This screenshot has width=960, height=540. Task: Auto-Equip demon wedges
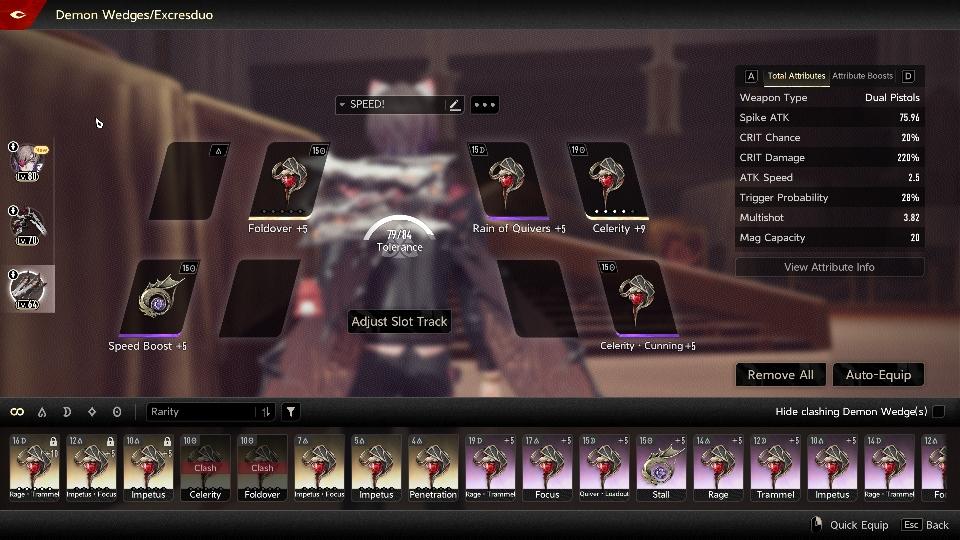coord(878,375)
